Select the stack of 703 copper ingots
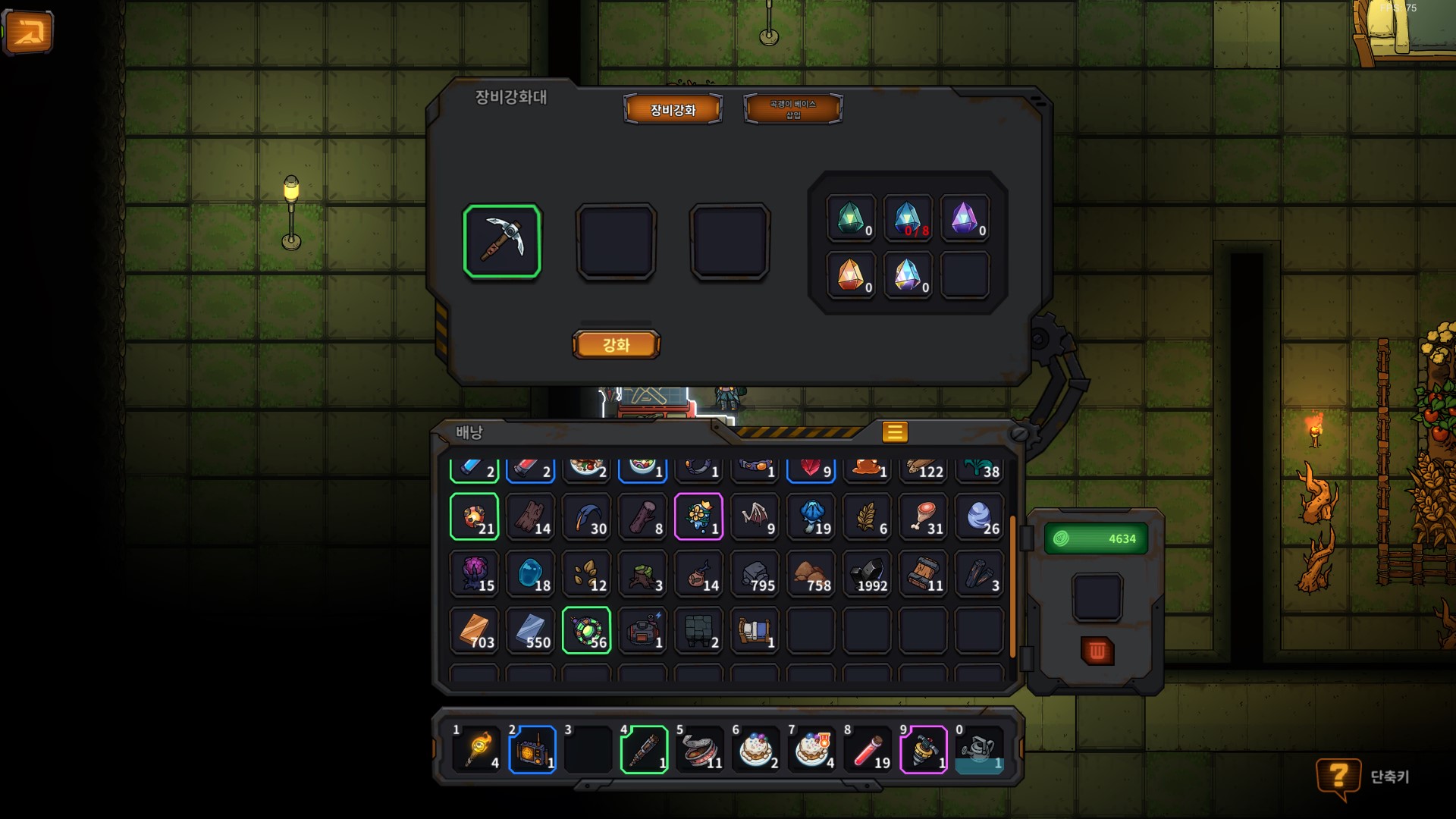Viewport: 1456px width, 819px height. pyautogui.click(x=475, y=631)
